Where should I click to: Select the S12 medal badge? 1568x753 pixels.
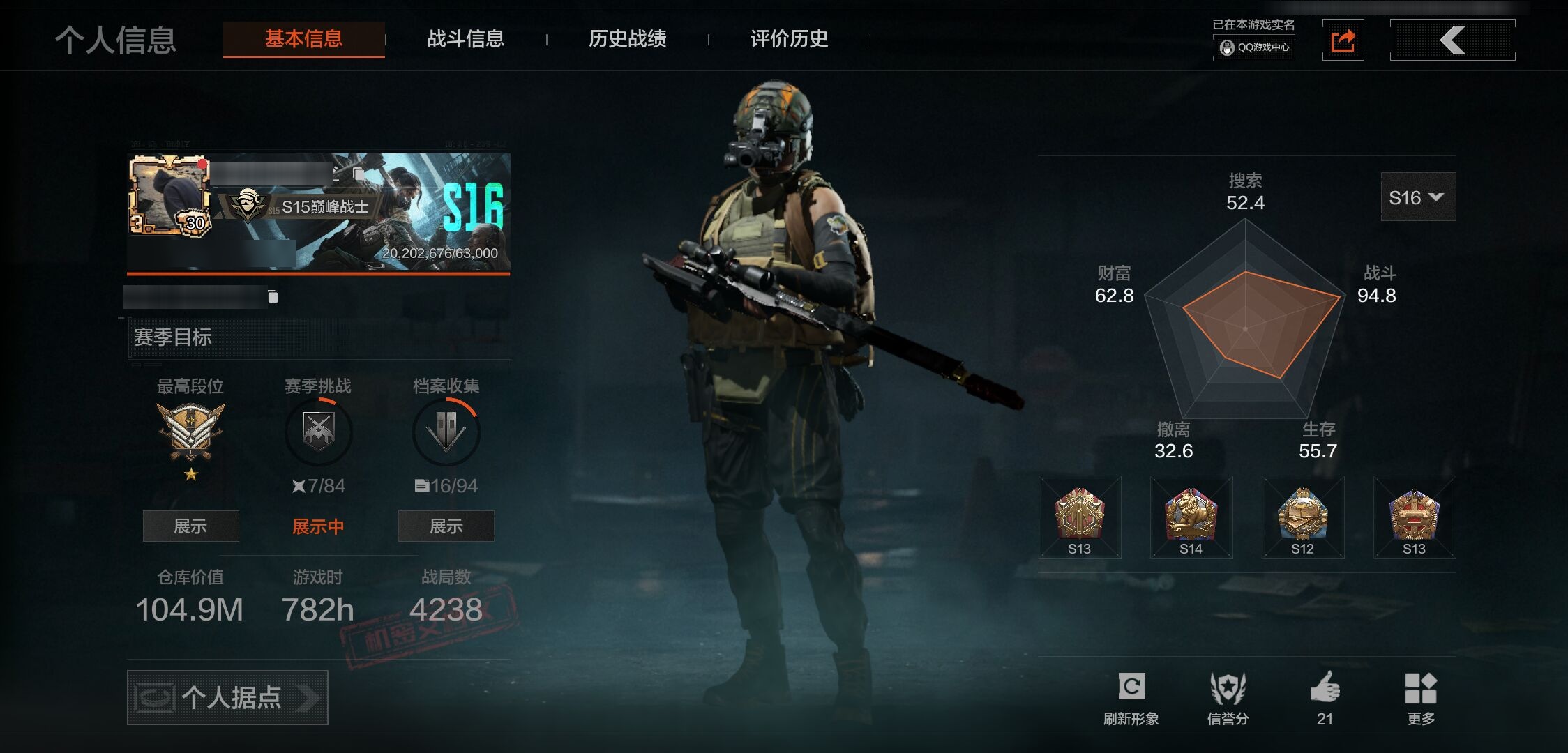pyautogui.click(x=1302, y=517)
